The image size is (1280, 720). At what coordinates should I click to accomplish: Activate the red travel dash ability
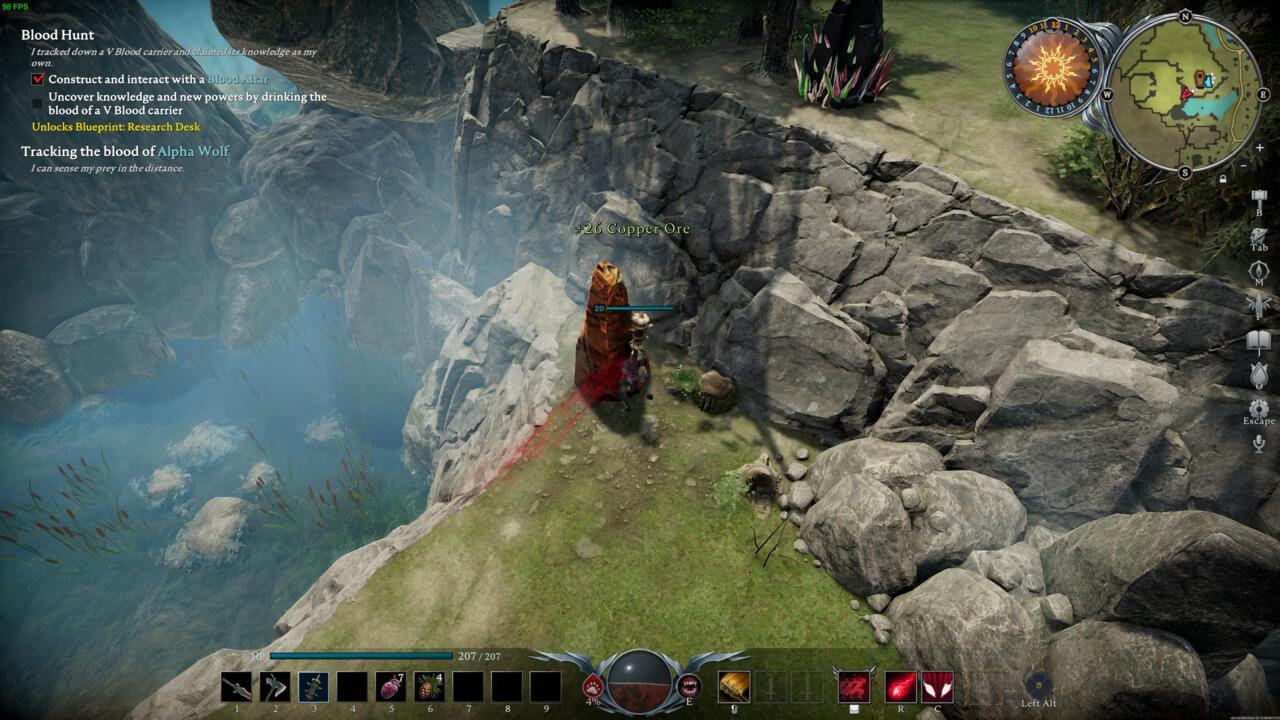pos(853,686)
